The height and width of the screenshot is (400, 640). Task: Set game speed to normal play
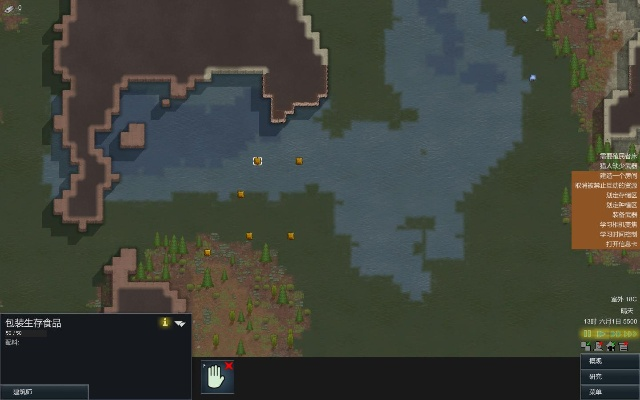point(602,333)
